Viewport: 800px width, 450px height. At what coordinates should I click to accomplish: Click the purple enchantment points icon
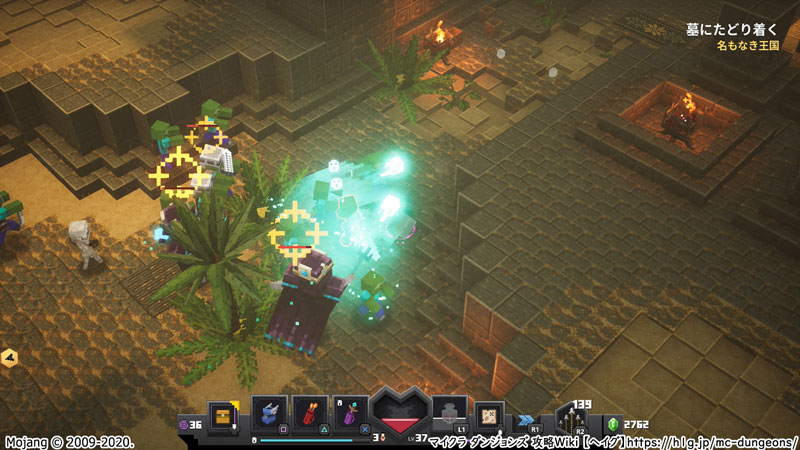pos(183,424)
